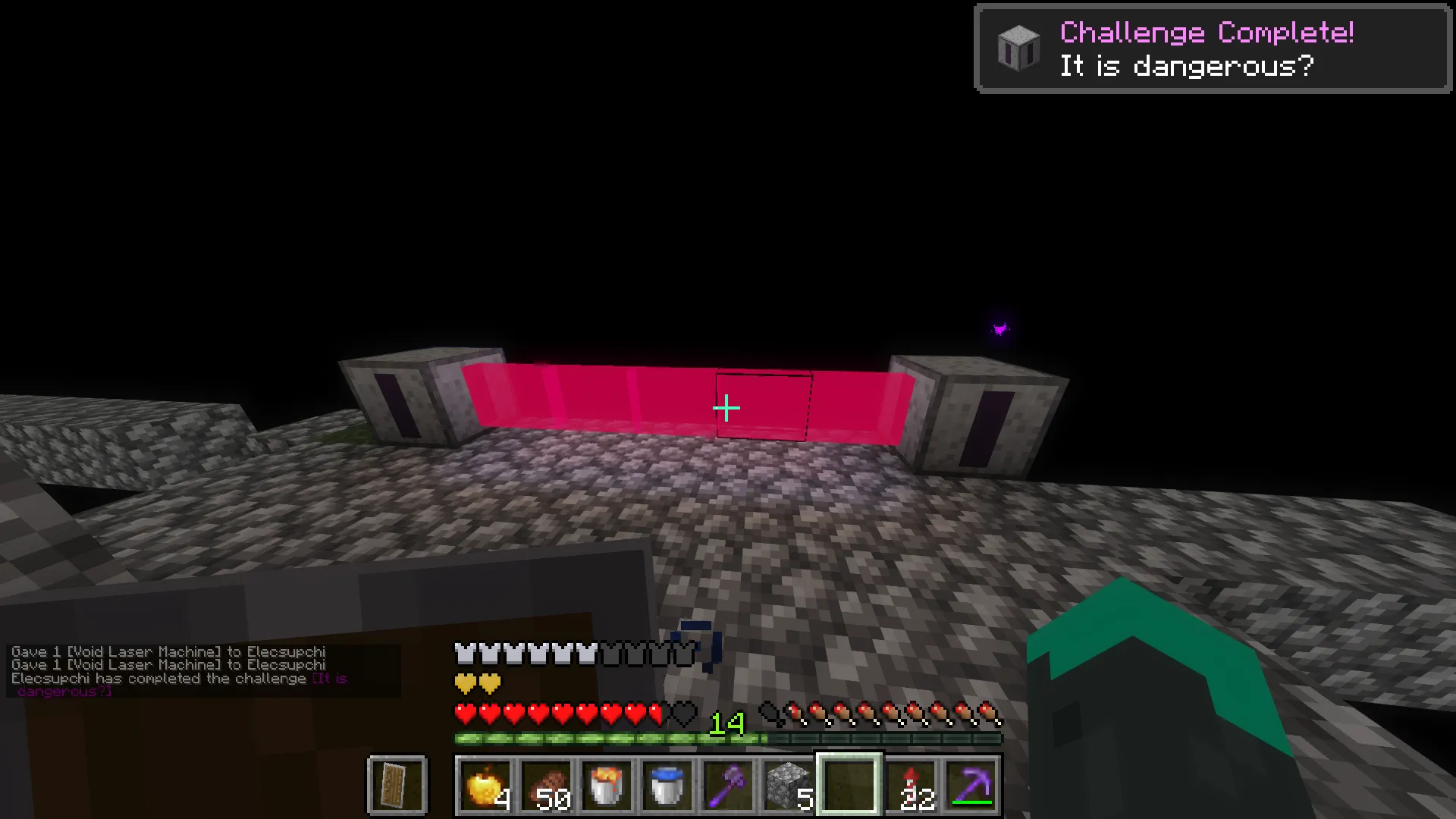The width and height of the screenshot is (1456, 819).
Task: Click the pink laser beam block outline
Action: (x=762, y=407)
